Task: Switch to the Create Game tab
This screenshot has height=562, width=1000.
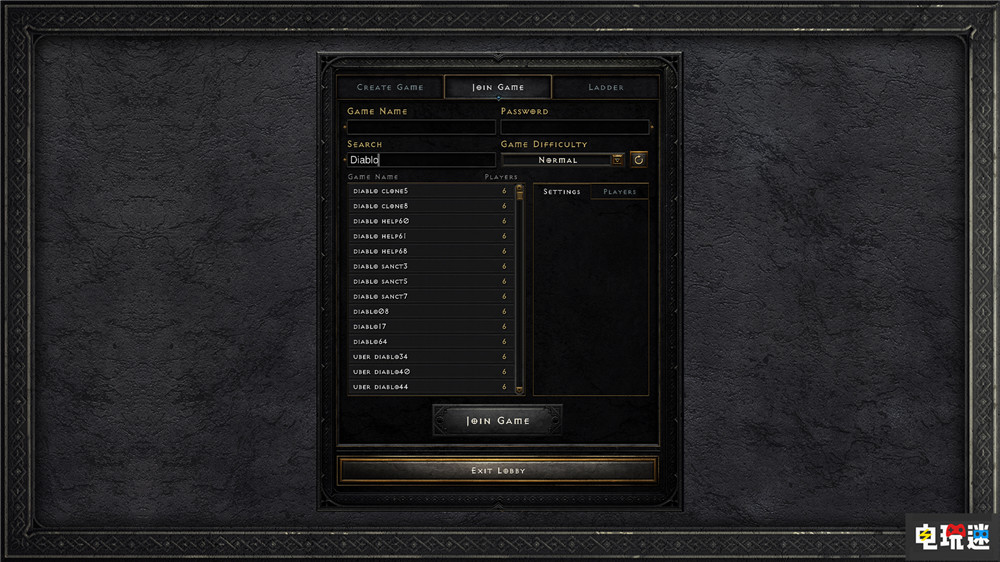Action: click(x=390, y=87)
